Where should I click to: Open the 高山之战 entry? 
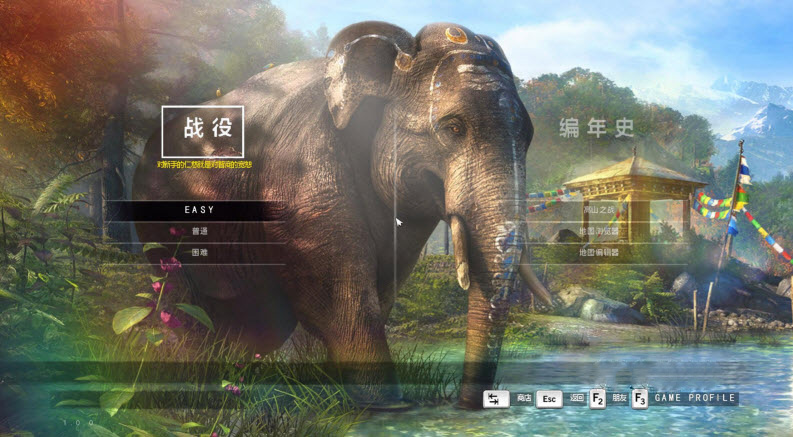pyautogui.click(x=599, y=210)
